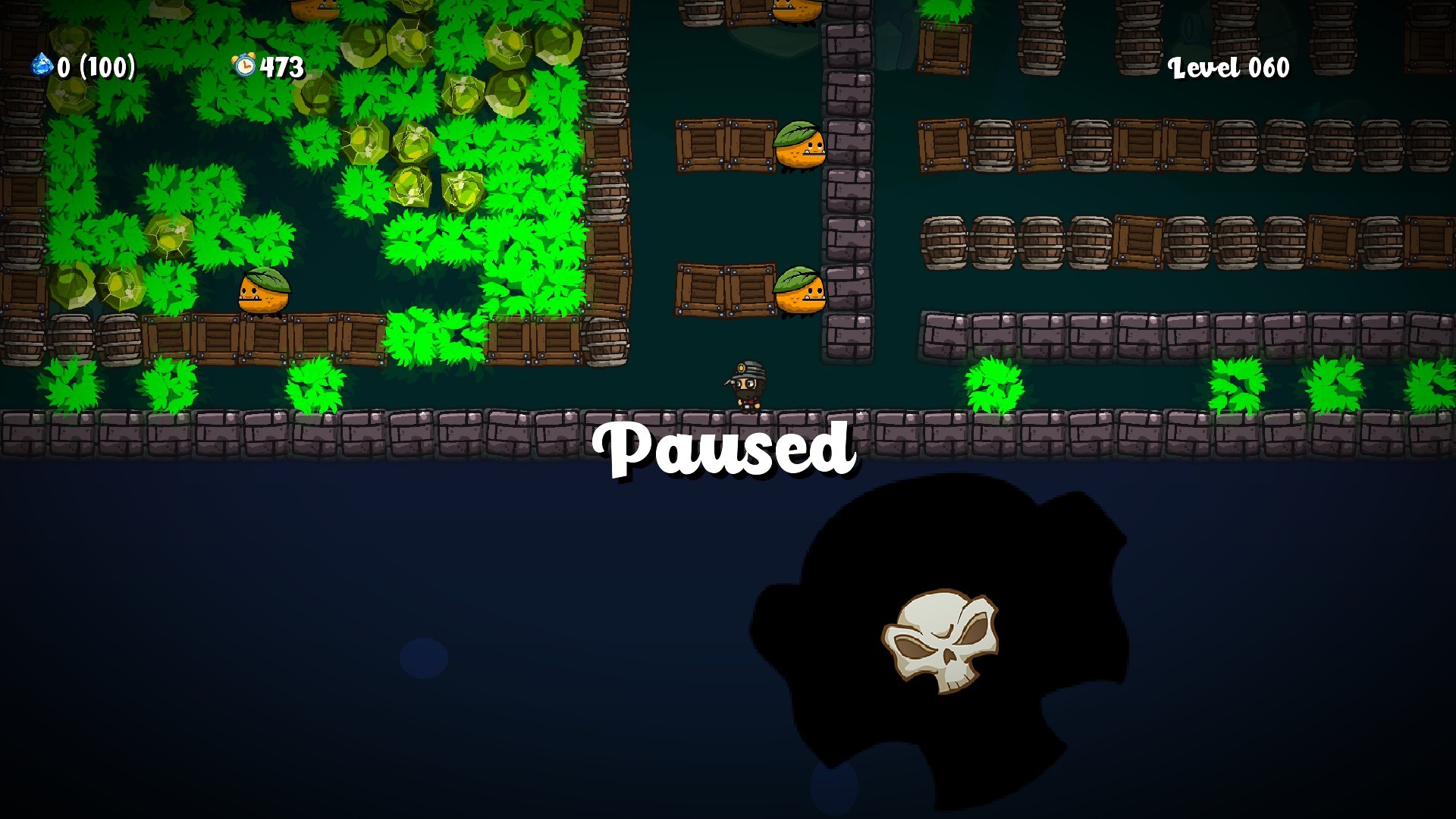Click the timer clock icon
The image size is (1456, 819).
click(x=244, y=67)
